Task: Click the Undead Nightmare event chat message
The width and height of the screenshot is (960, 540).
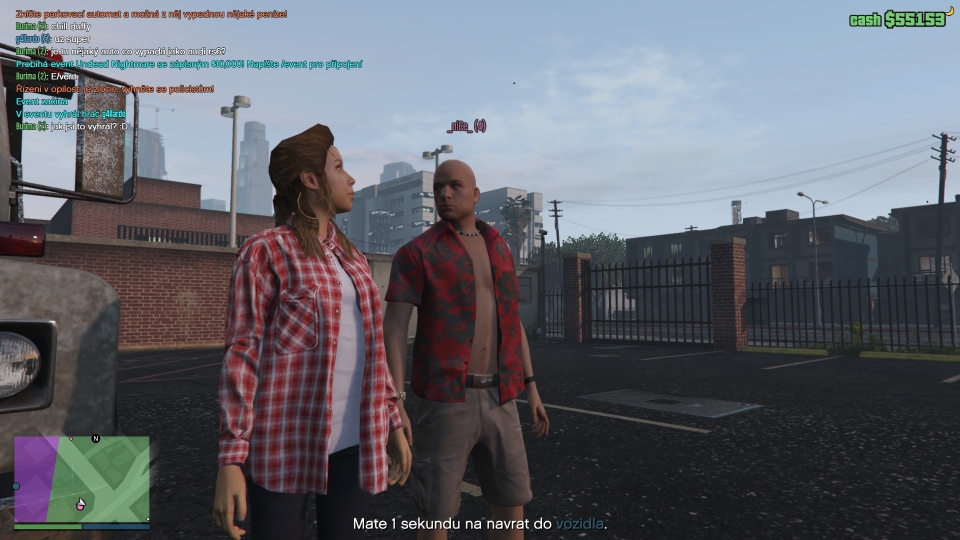Action: click(190, 63)
